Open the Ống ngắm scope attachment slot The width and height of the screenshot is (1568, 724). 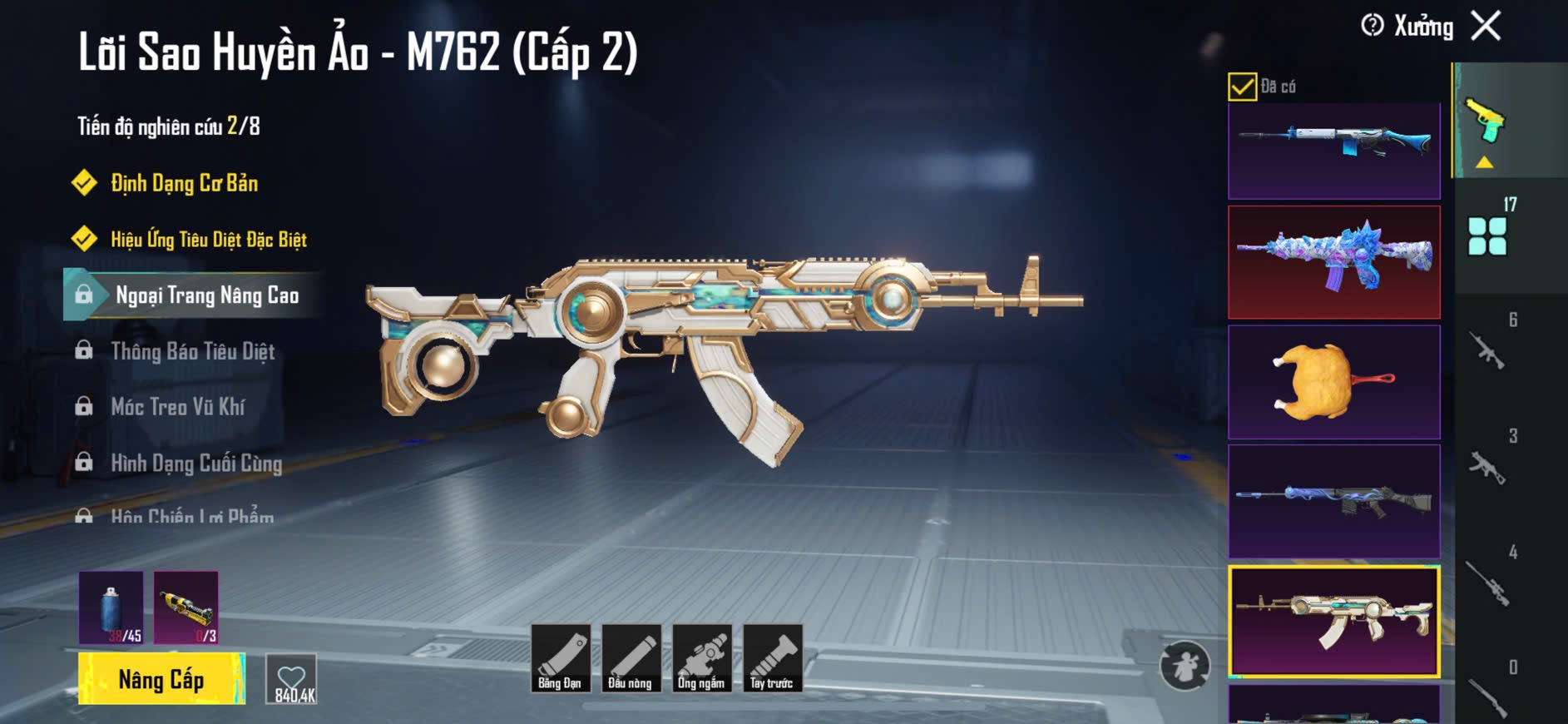pos(701,658)
